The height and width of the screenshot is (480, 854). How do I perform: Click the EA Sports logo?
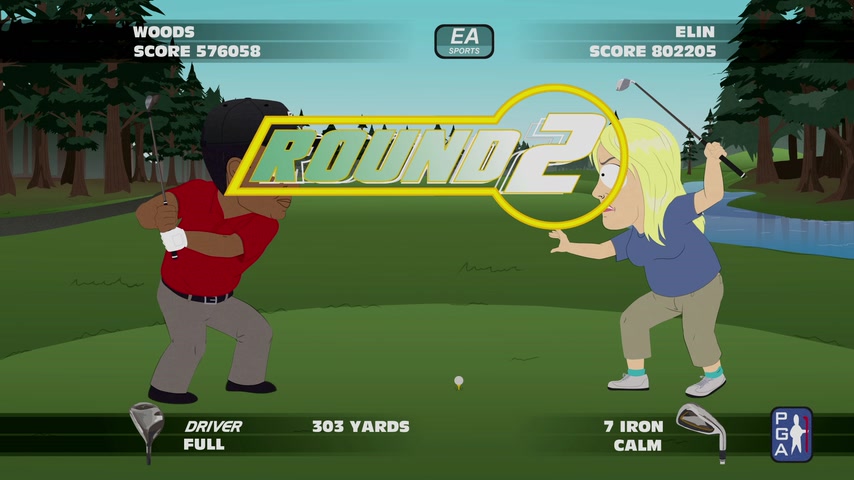point(464,41)
